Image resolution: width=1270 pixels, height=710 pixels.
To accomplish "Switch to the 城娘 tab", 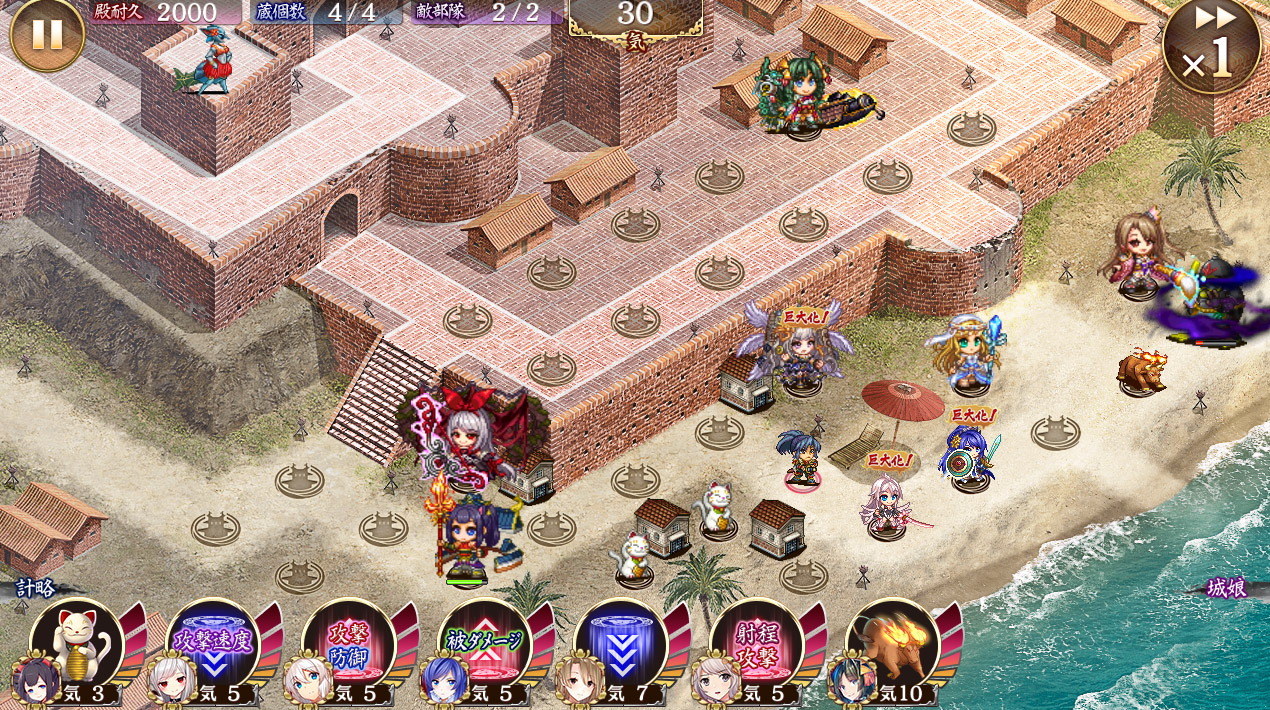I will (1225, 588).
